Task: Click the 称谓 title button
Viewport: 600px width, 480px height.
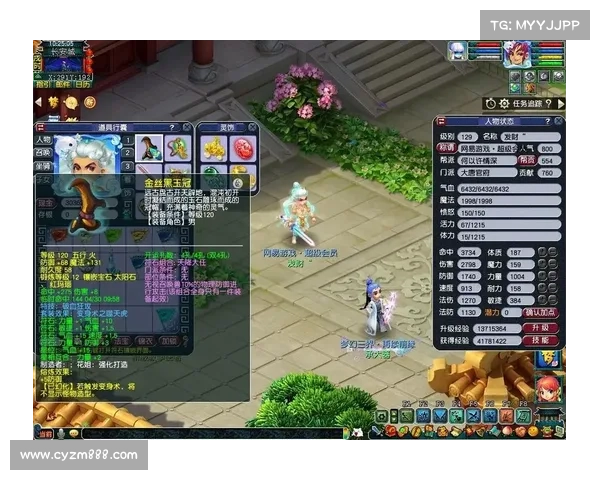Action: click(x=445, y=147)
